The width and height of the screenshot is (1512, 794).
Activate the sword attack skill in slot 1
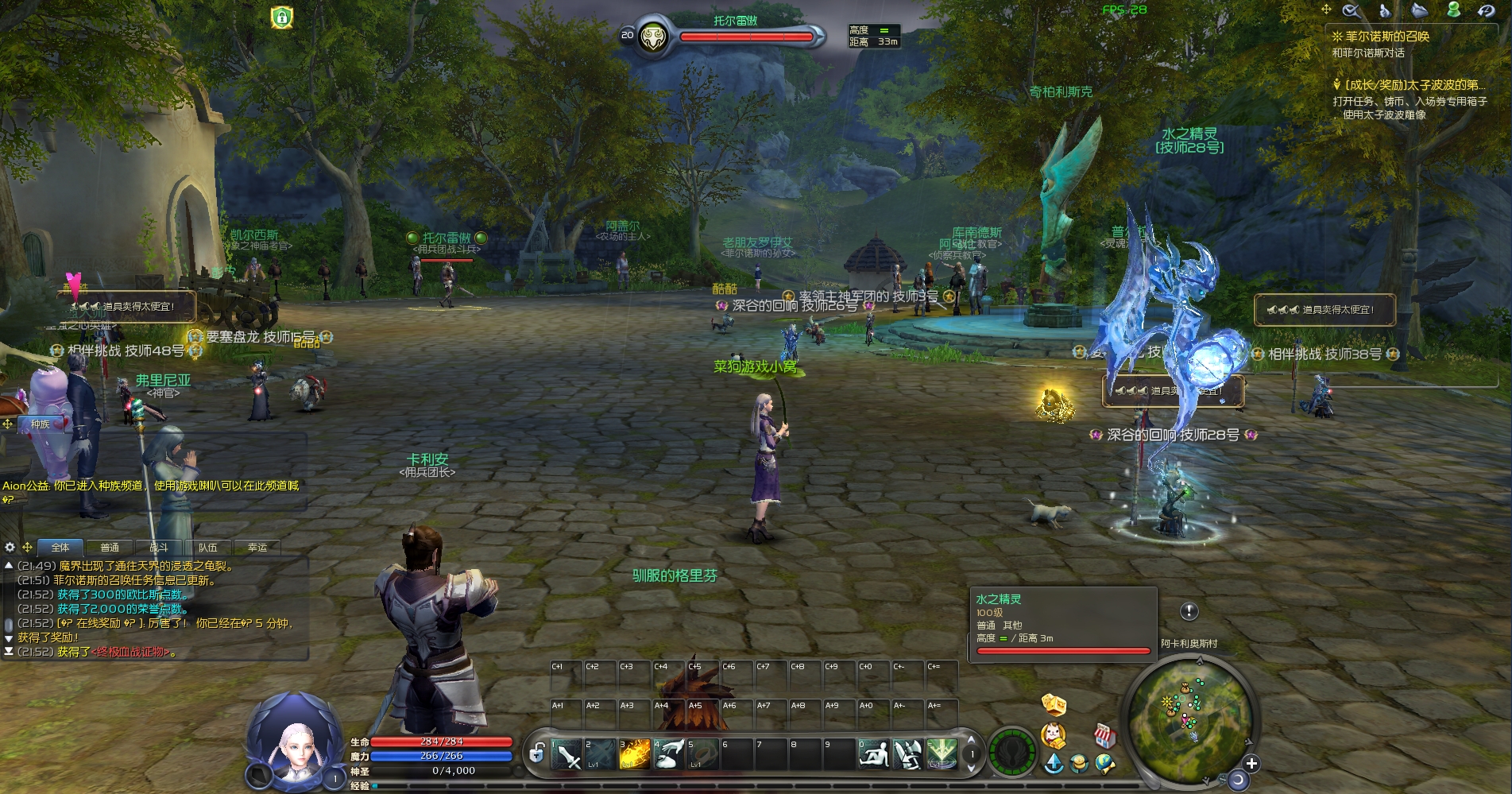(567, 754)
